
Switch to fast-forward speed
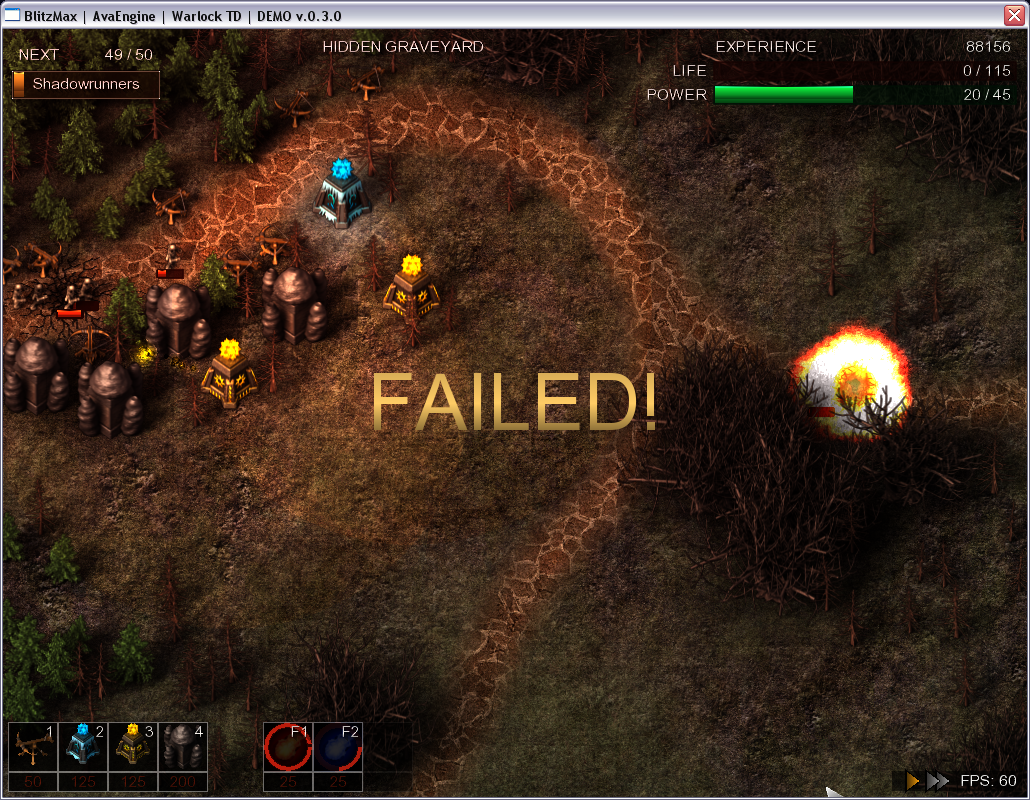click(937, 781)
